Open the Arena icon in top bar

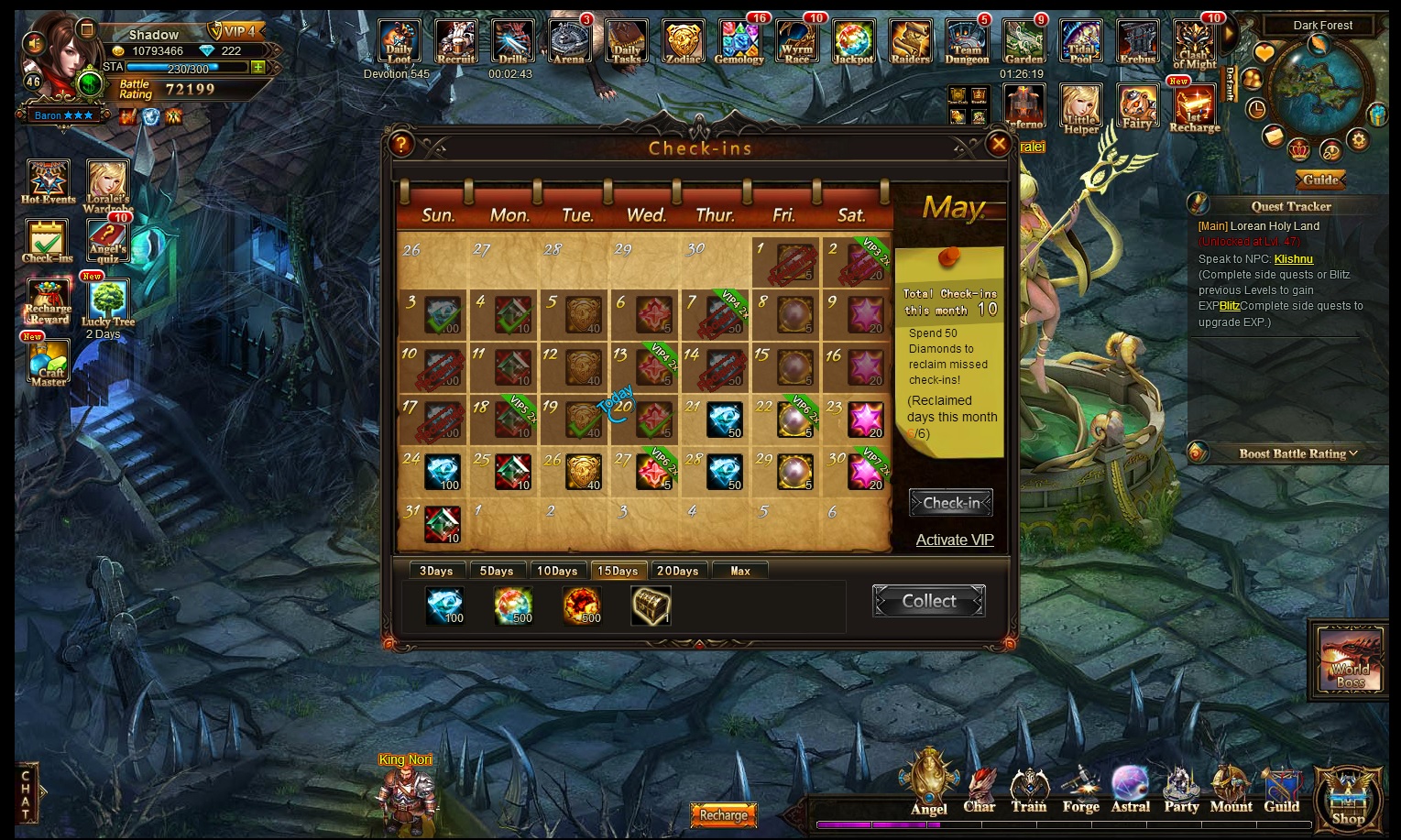tap(569, 43)
